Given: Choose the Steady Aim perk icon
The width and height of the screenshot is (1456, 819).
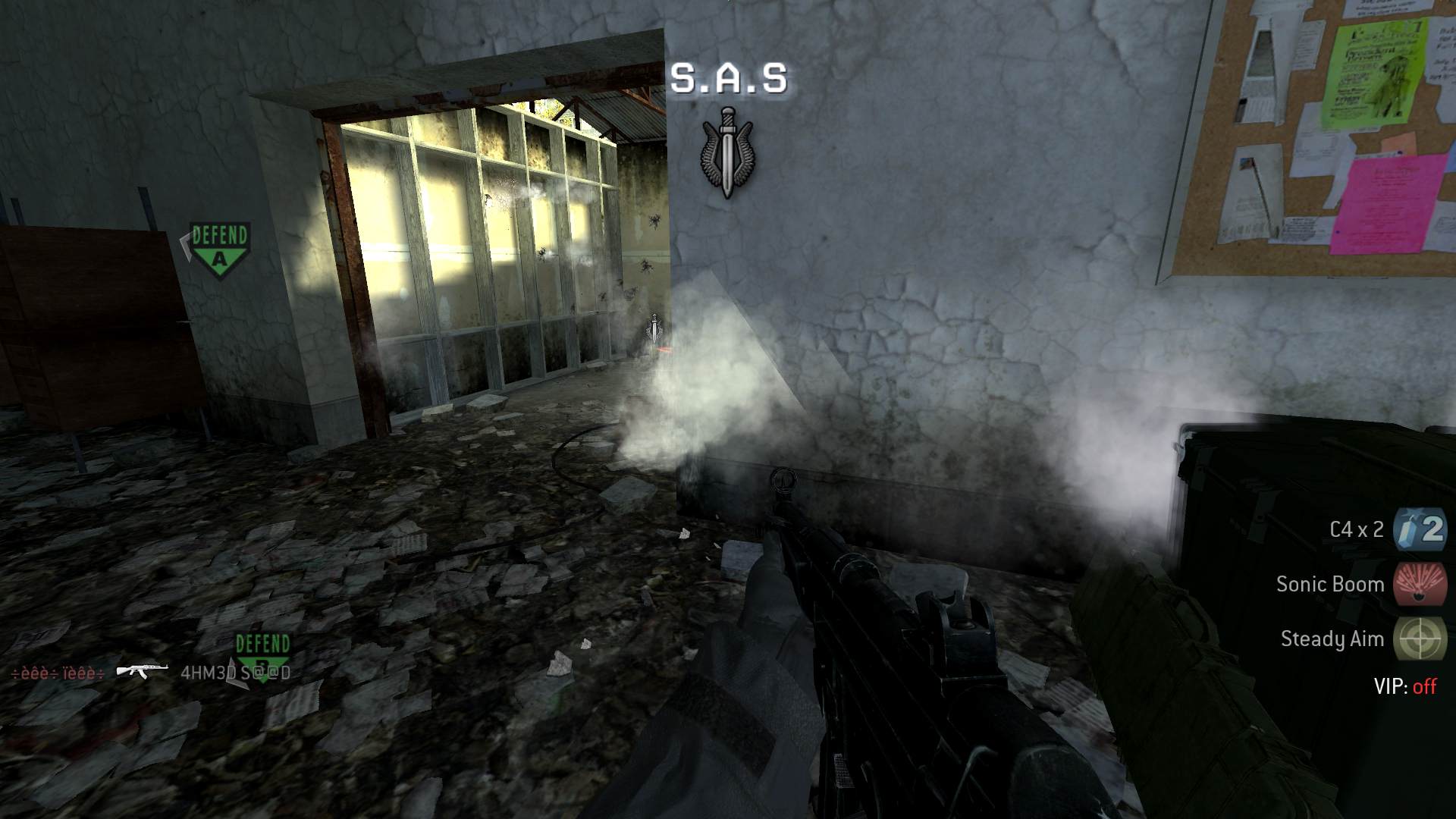Looking at the screenshot, I should (x=1420, y=639).
